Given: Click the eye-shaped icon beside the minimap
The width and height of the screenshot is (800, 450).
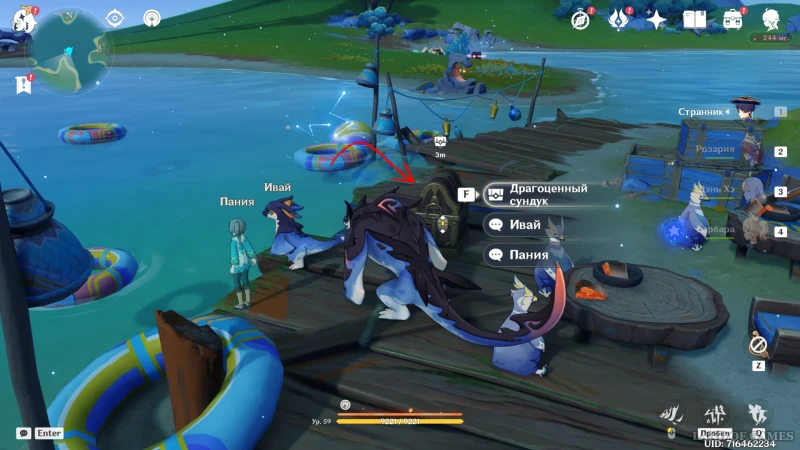Looking at the screenshot, I should [115, 18].
